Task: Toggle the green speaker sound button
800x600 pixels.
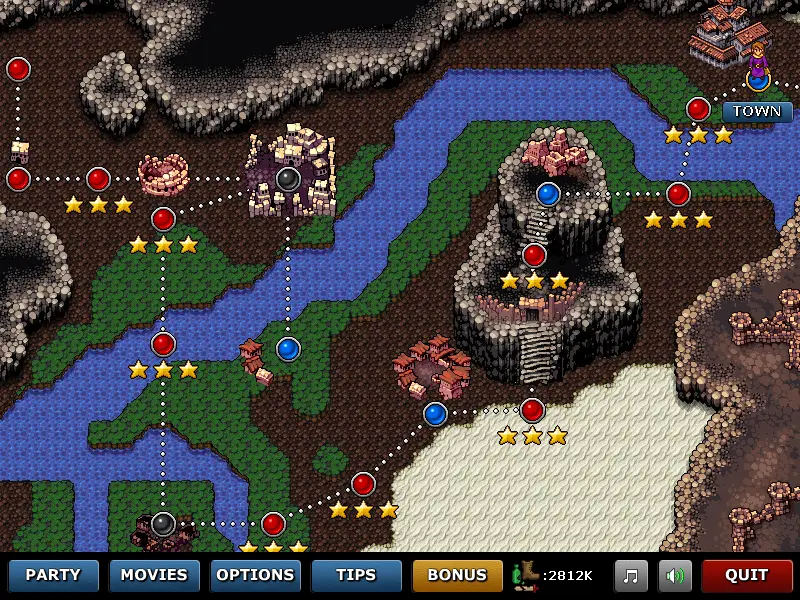Action: (675, 575)
